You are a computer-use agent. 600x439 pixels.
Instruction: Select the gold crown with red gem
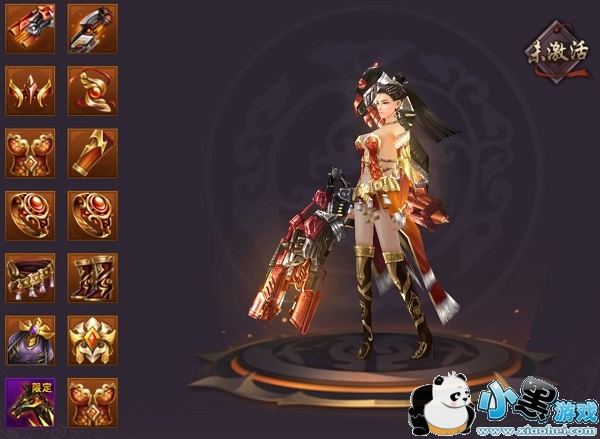point(92,339)
